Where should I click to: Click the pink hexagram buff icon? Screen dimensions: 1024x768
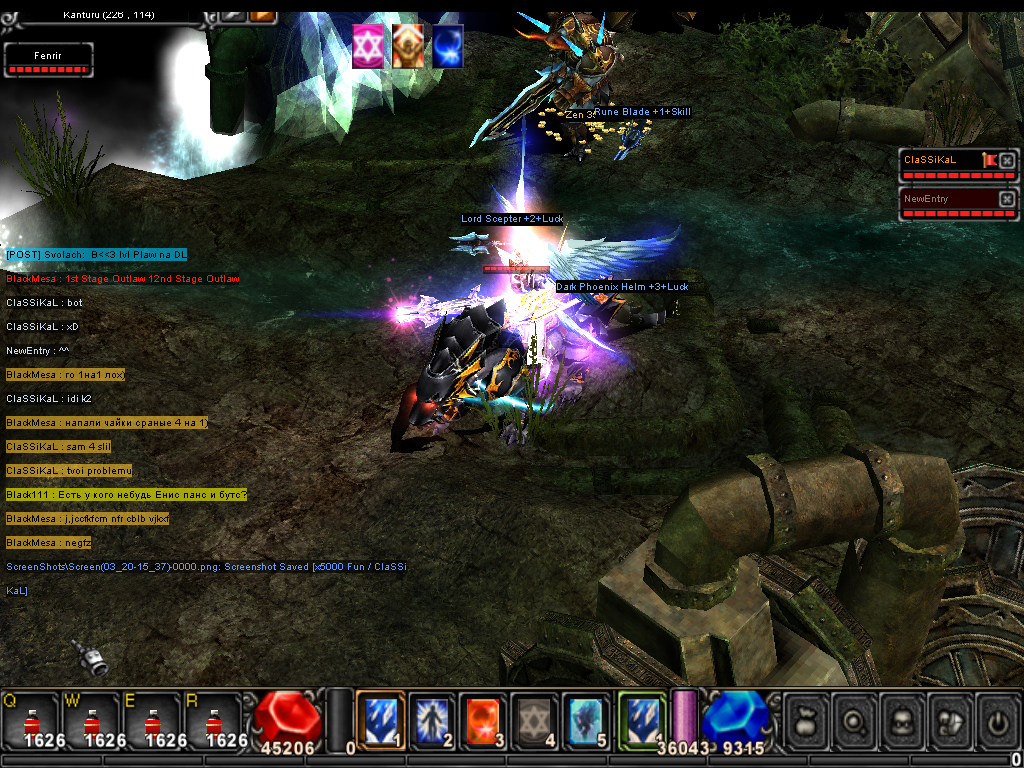[368, 47]
